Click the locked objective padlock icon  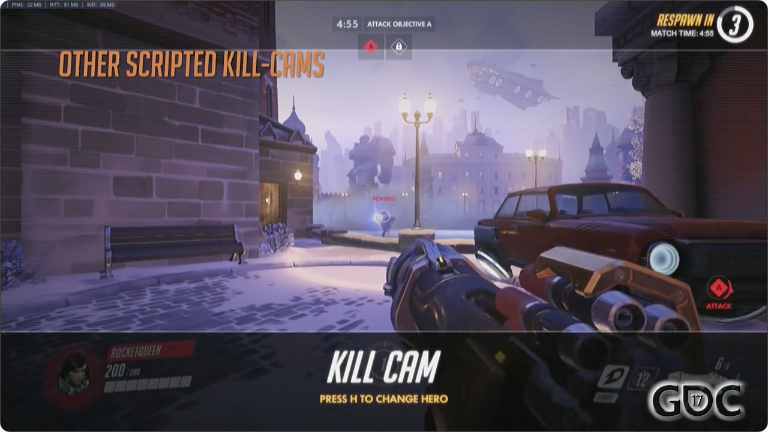tap(398, 45)
